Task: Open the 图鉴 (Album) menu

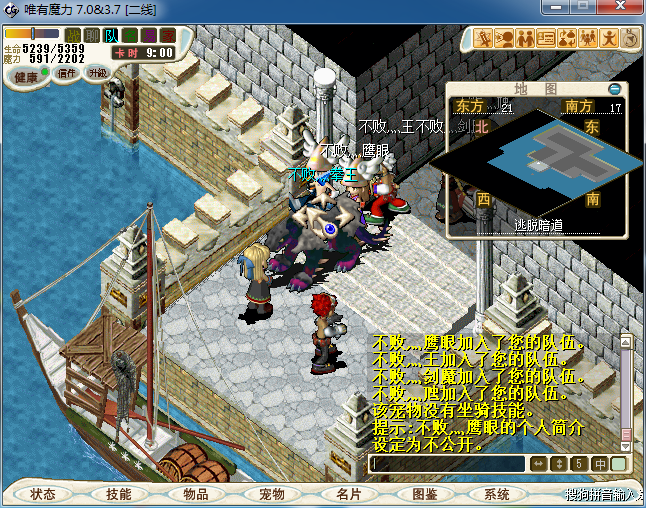Action: [x=424, y=494]
